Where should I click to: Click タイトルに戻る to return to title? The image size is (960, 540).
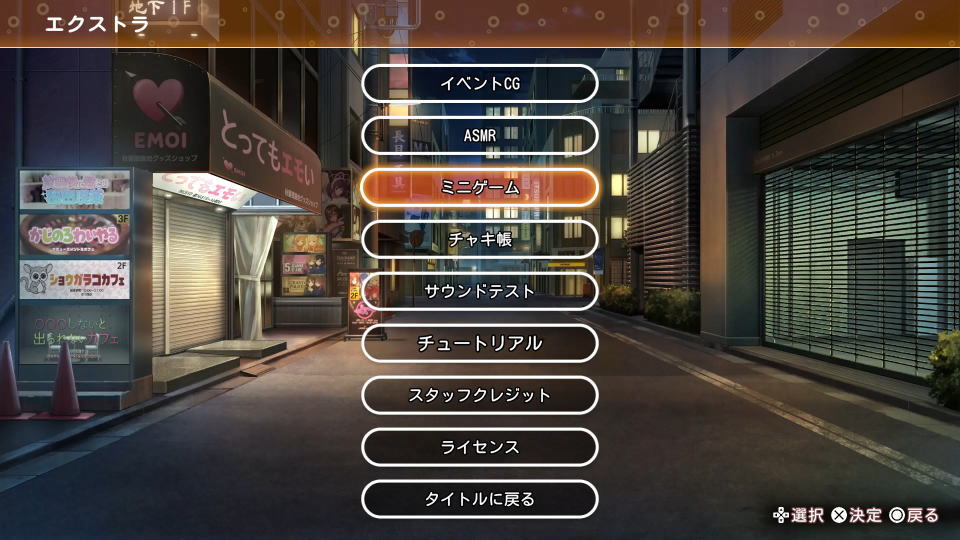pos(480,499)
